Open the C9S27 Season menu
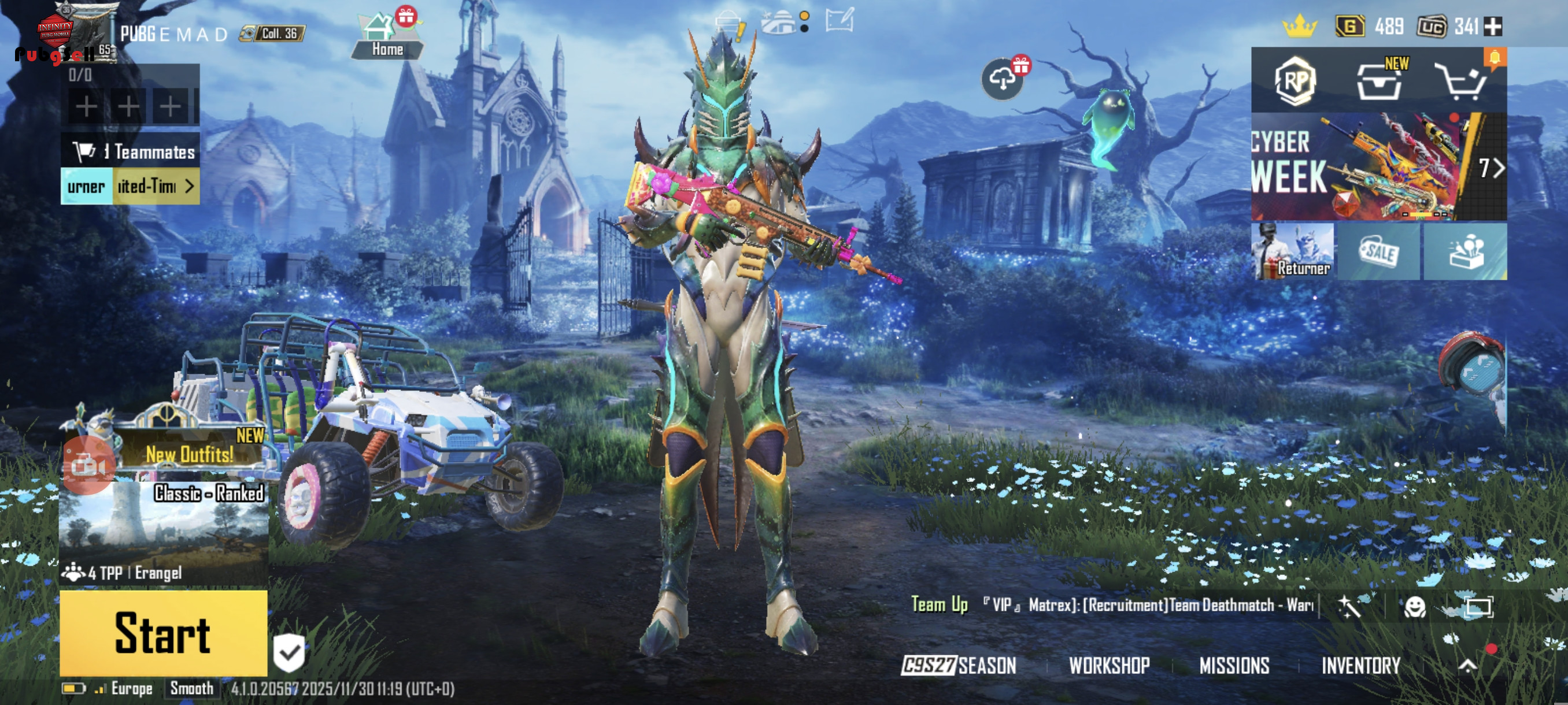Image resolution: width=1568 pixels, height=705 pixels. 959,666
